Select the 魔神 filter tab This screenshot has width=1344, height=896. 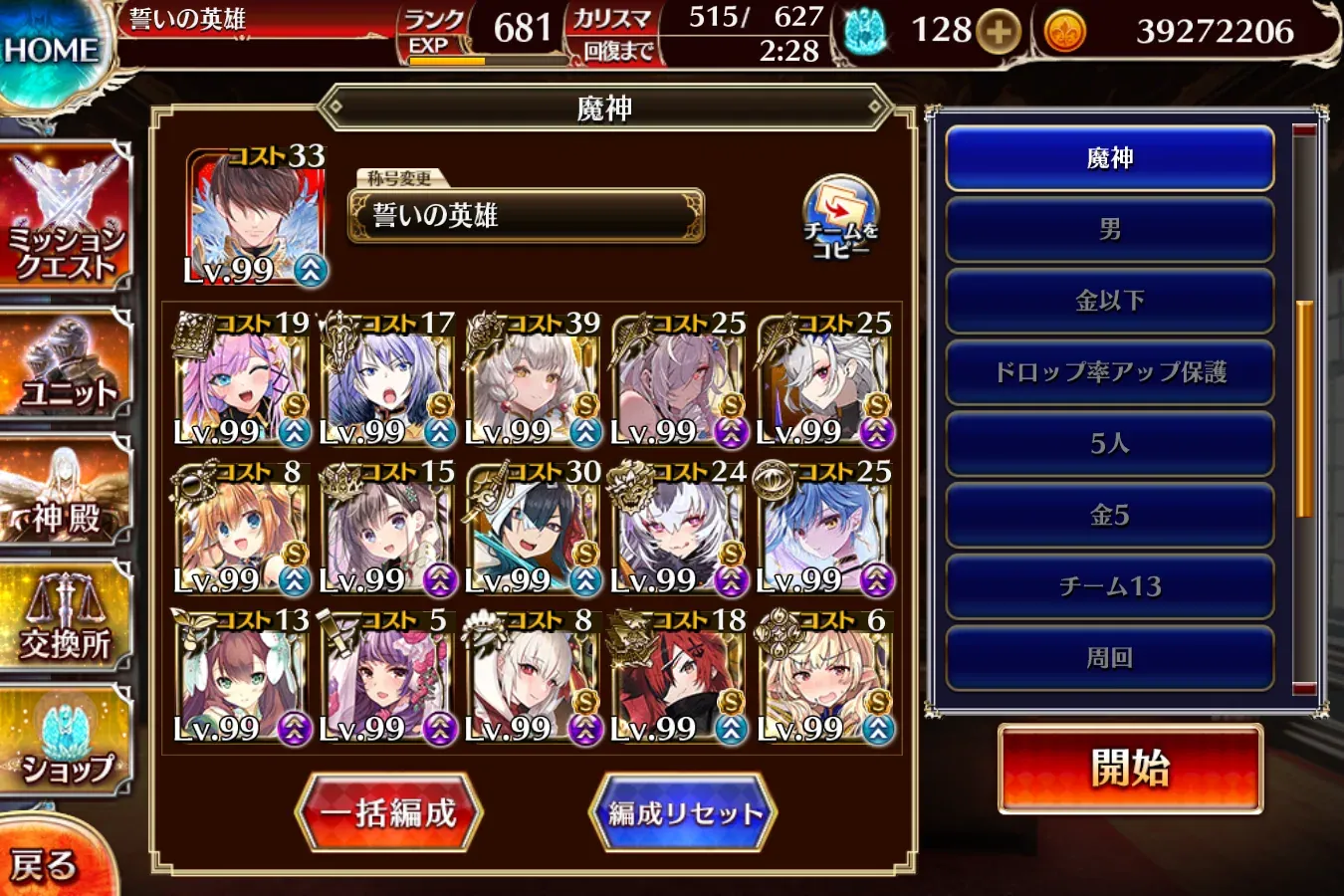click(x=1108, y=157)
